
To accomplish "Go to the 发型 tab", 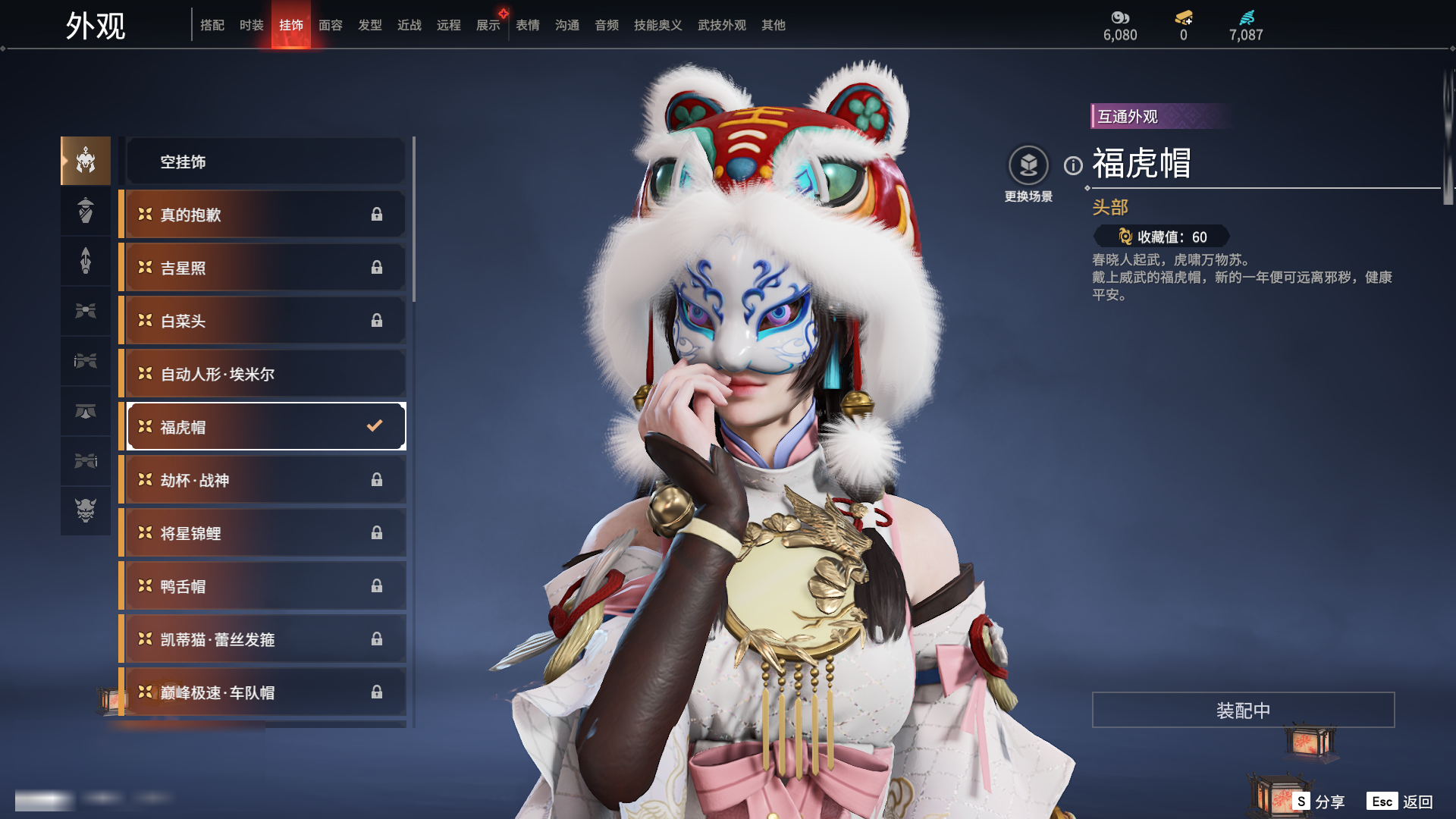I will click(x=369, y=25).
